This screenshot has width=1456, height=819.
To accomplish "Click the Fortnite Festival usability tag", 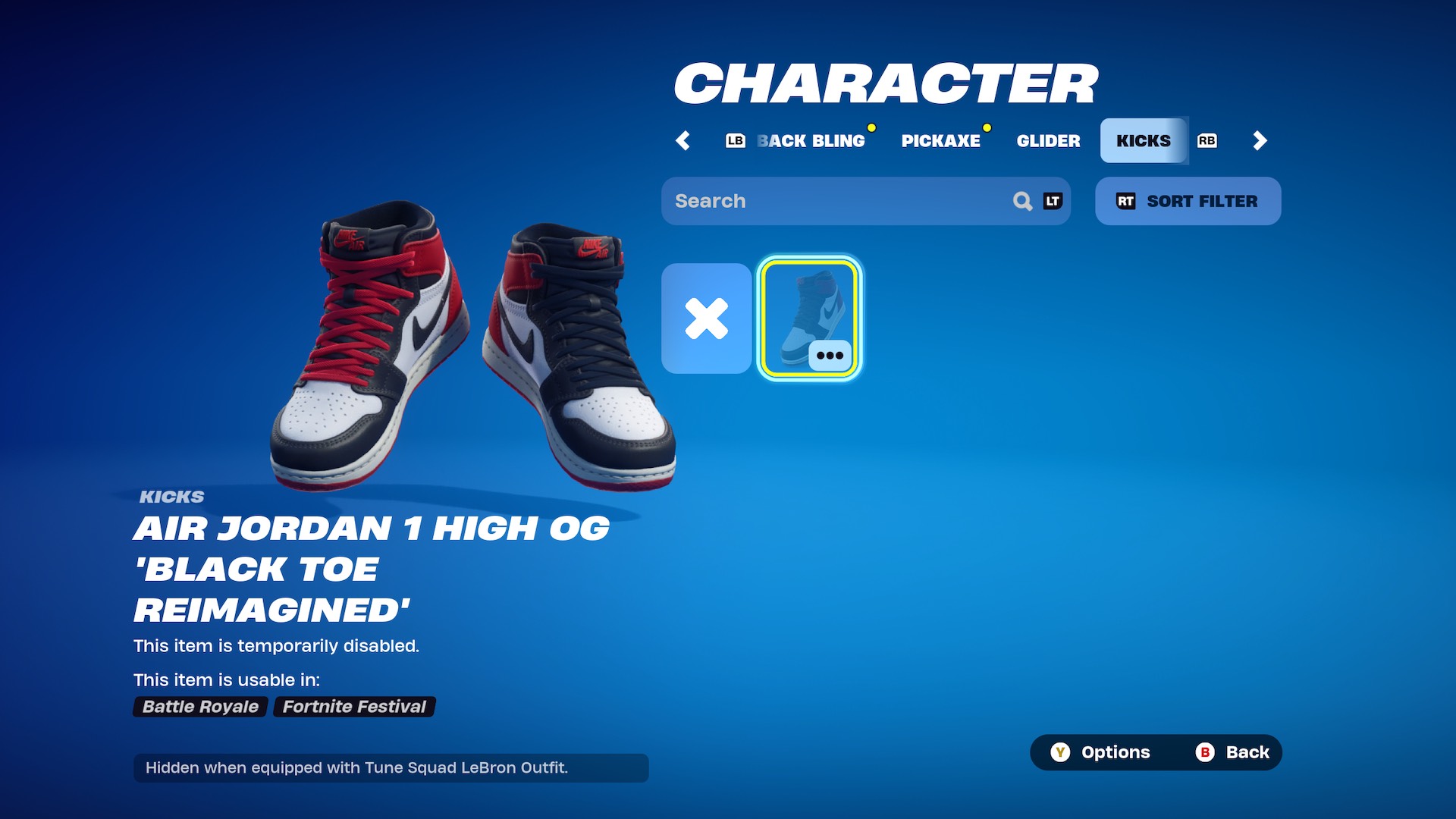I will (x=353, y=706).
